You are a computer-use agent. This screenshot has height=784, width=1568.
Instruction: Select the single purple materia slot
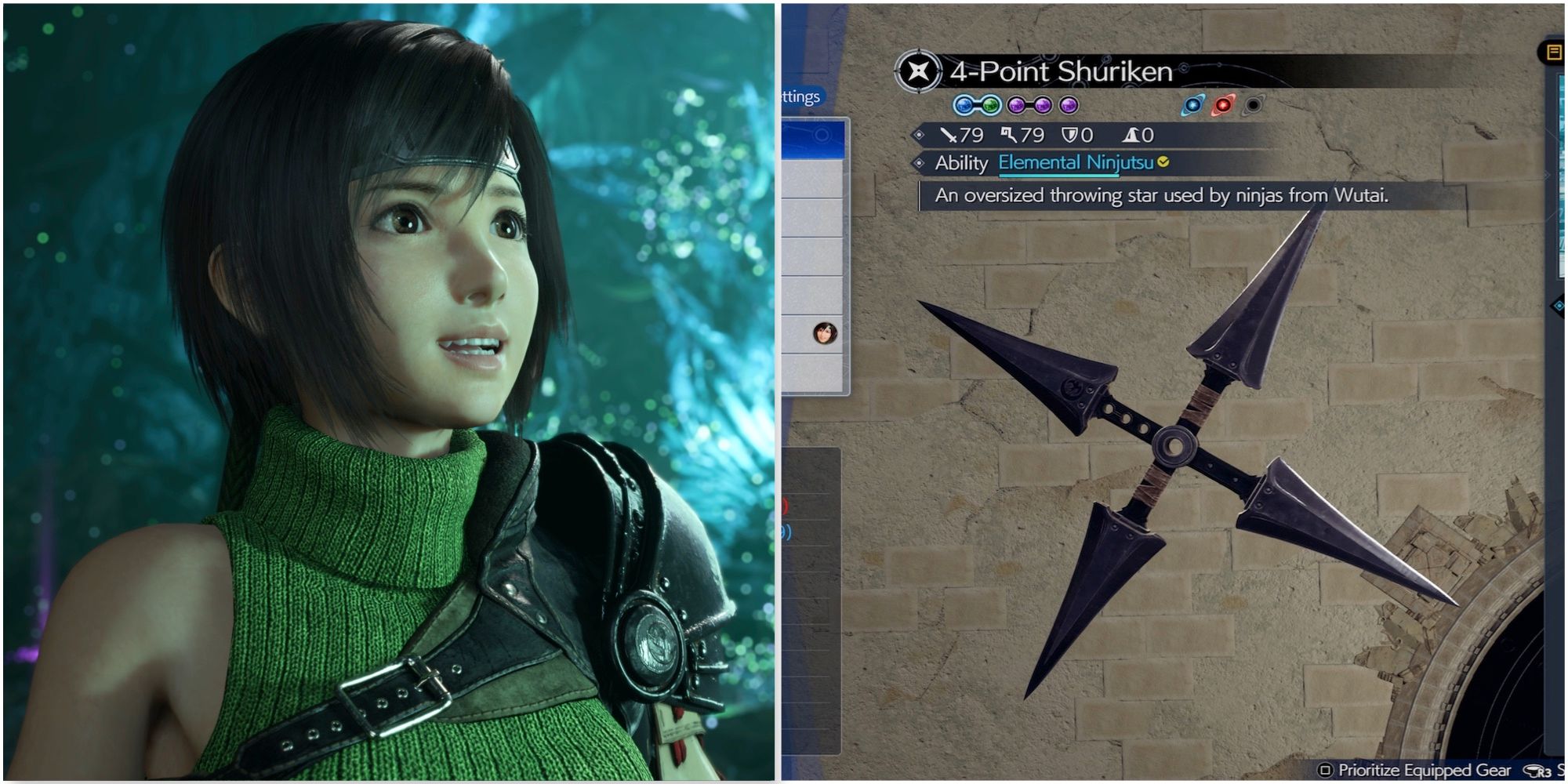tap(1069, 105)
